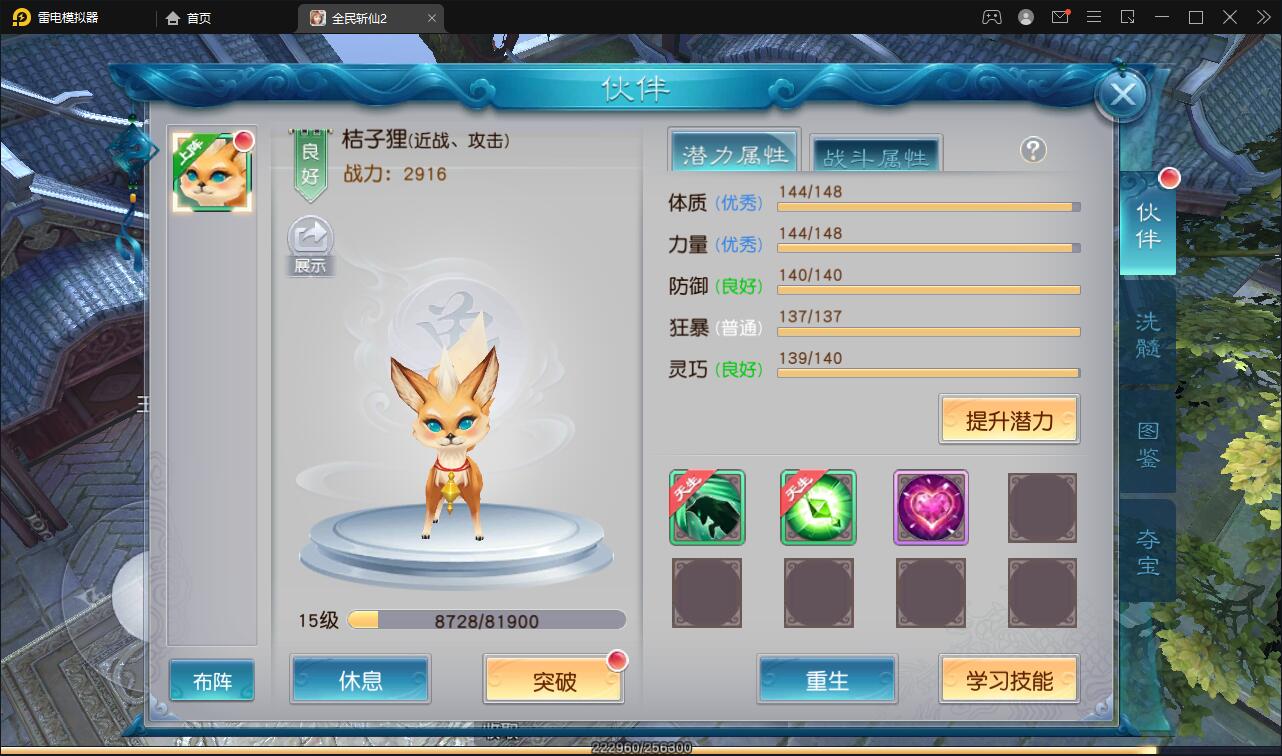The width and height of the screenshot is (1282, 756).
Task: Open the 布阵 formation button
Action: (x=211, y=678)
